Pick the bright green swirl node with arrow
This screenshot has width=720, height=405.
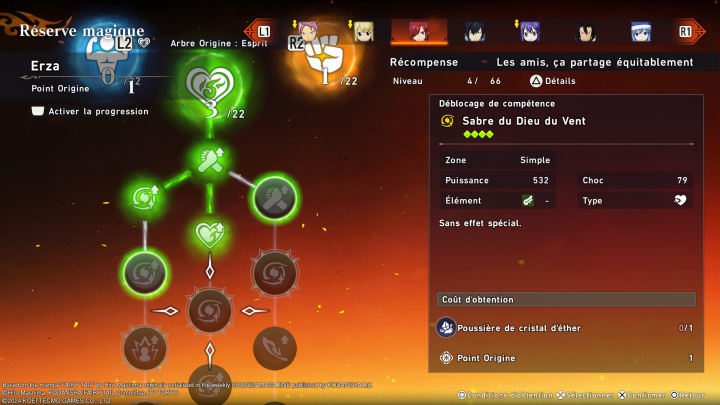(144, 198)
